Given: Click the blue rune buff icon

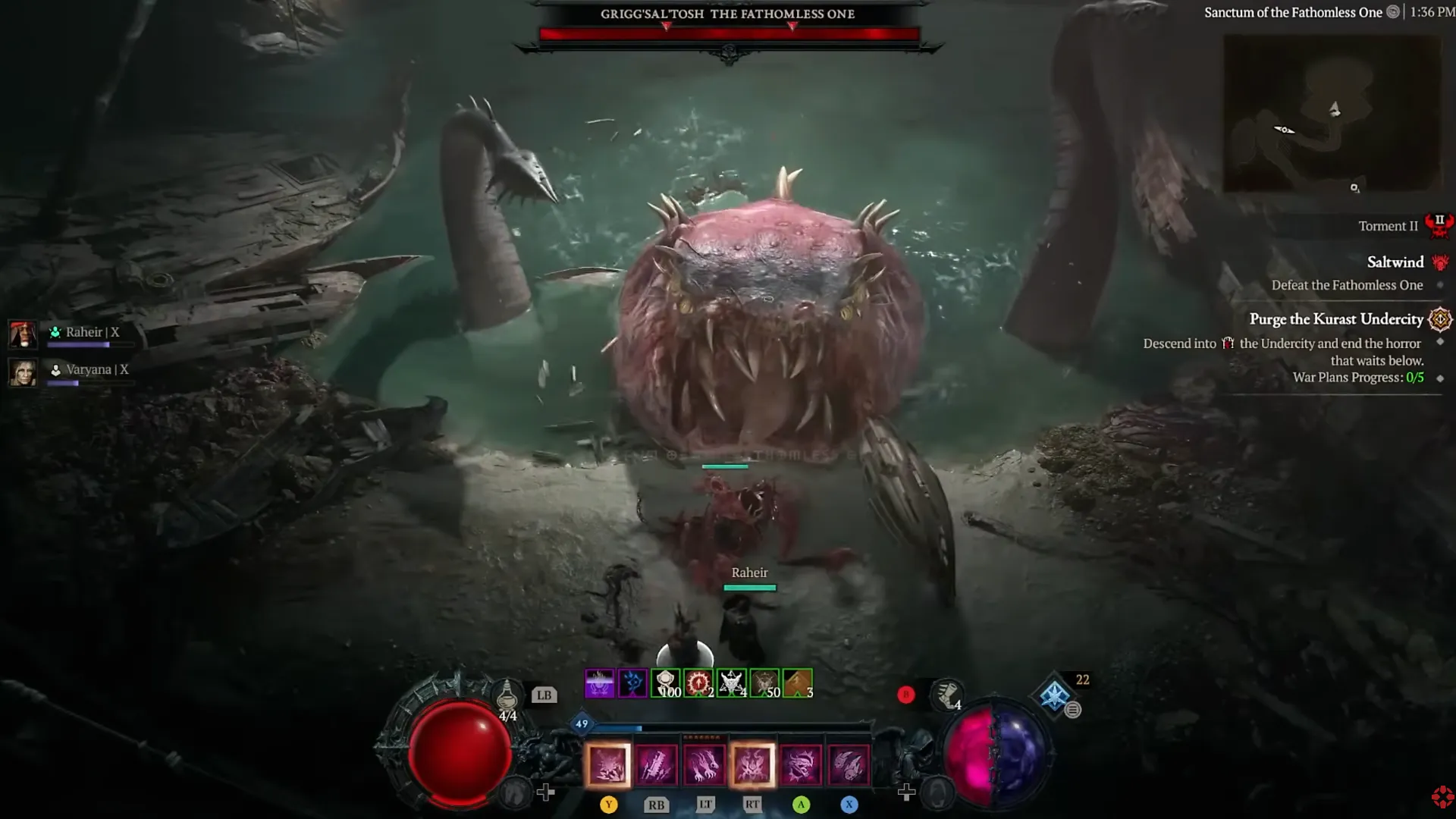Looking at the screenshot, I should (x=632, y=683).
